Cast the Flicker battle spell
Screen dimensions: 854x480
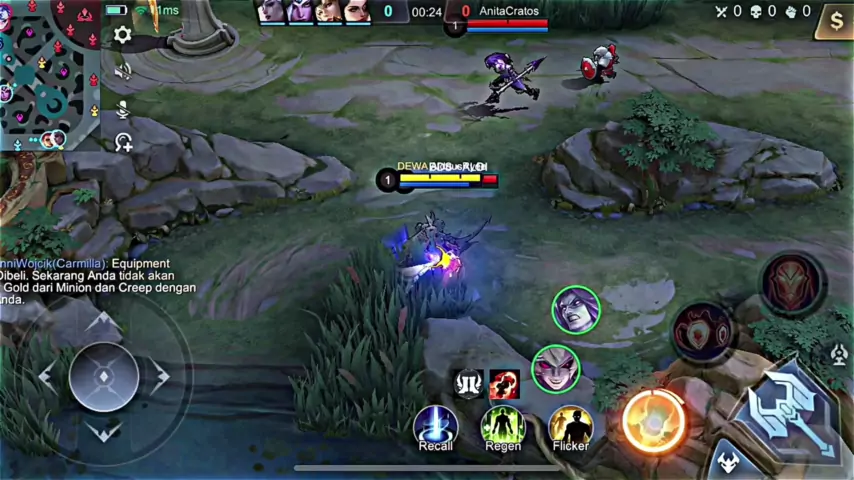click(x=570, y=426)
